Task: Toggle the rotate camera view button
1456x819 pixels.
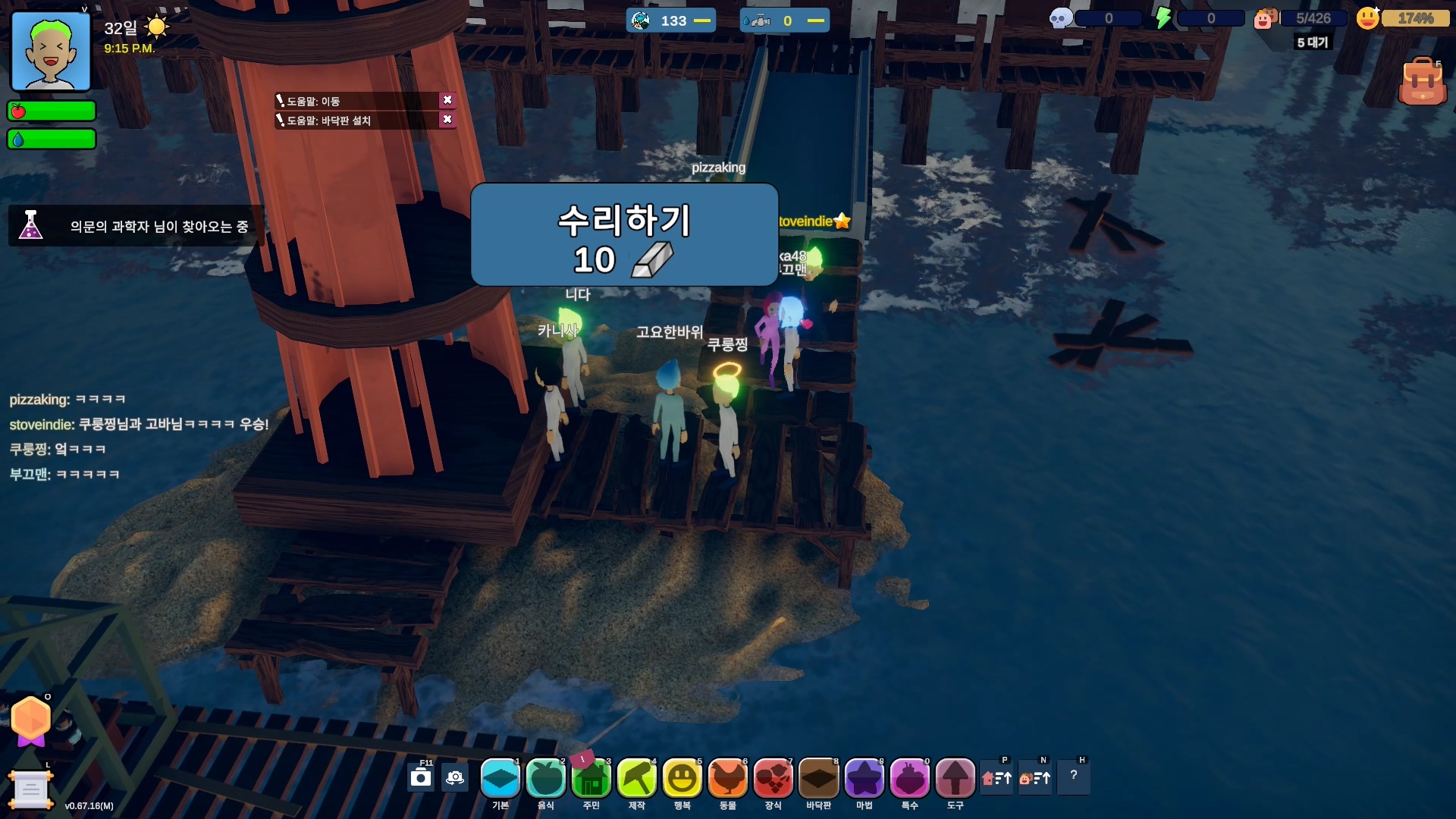Action: [455, 778]
